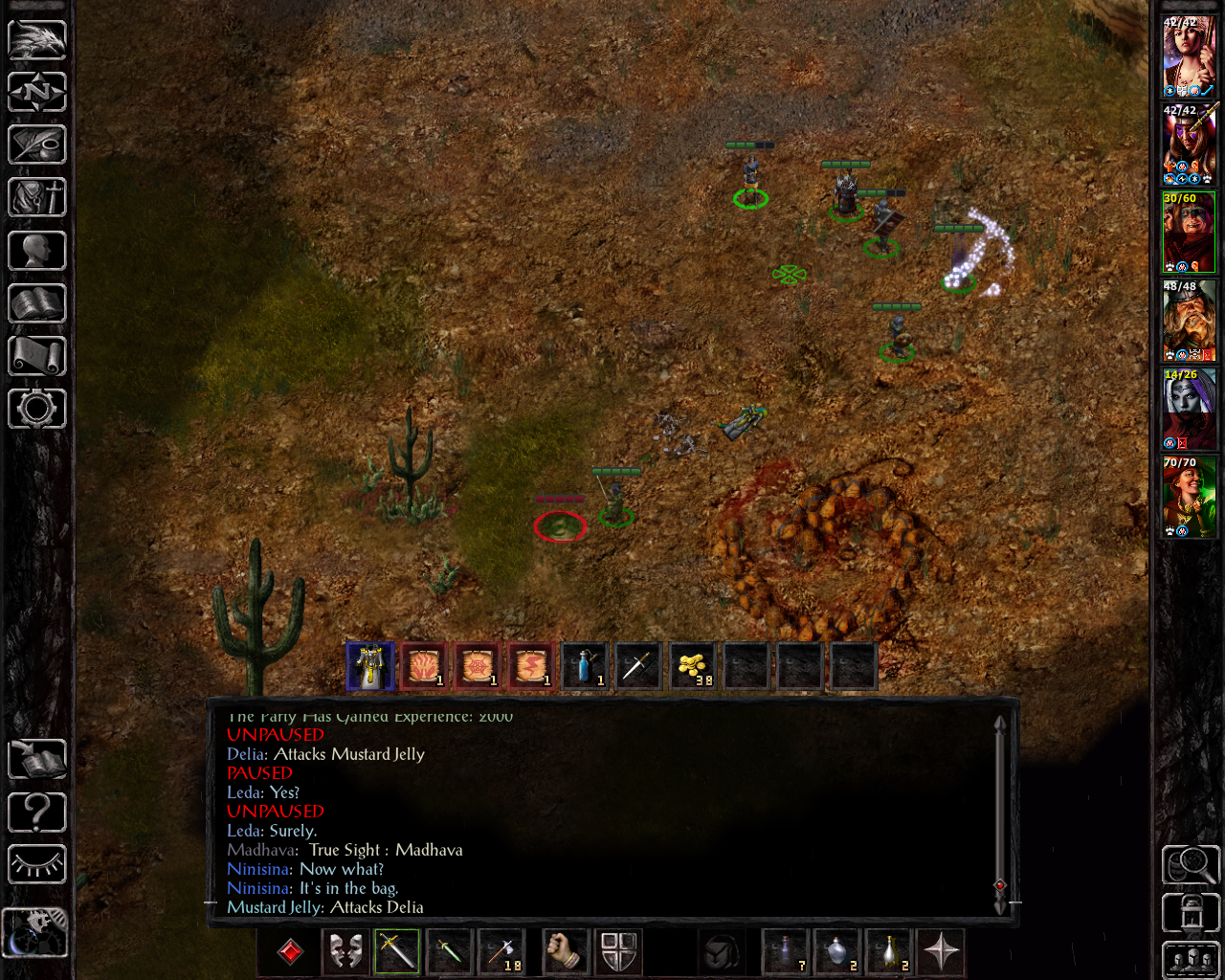The image size is (1225, 980).
Task: Select the pale-faced portrait with 14/26 health
Action: [1189, 409]
